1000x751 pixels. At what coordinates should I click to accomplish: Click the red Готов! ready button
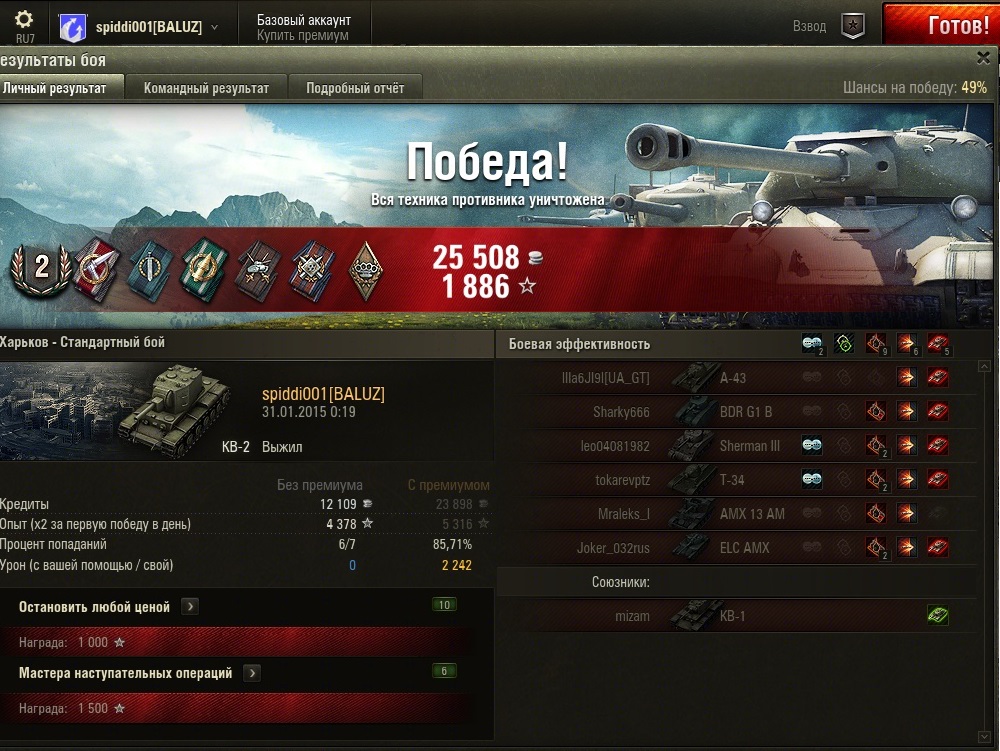click(941, 25)
